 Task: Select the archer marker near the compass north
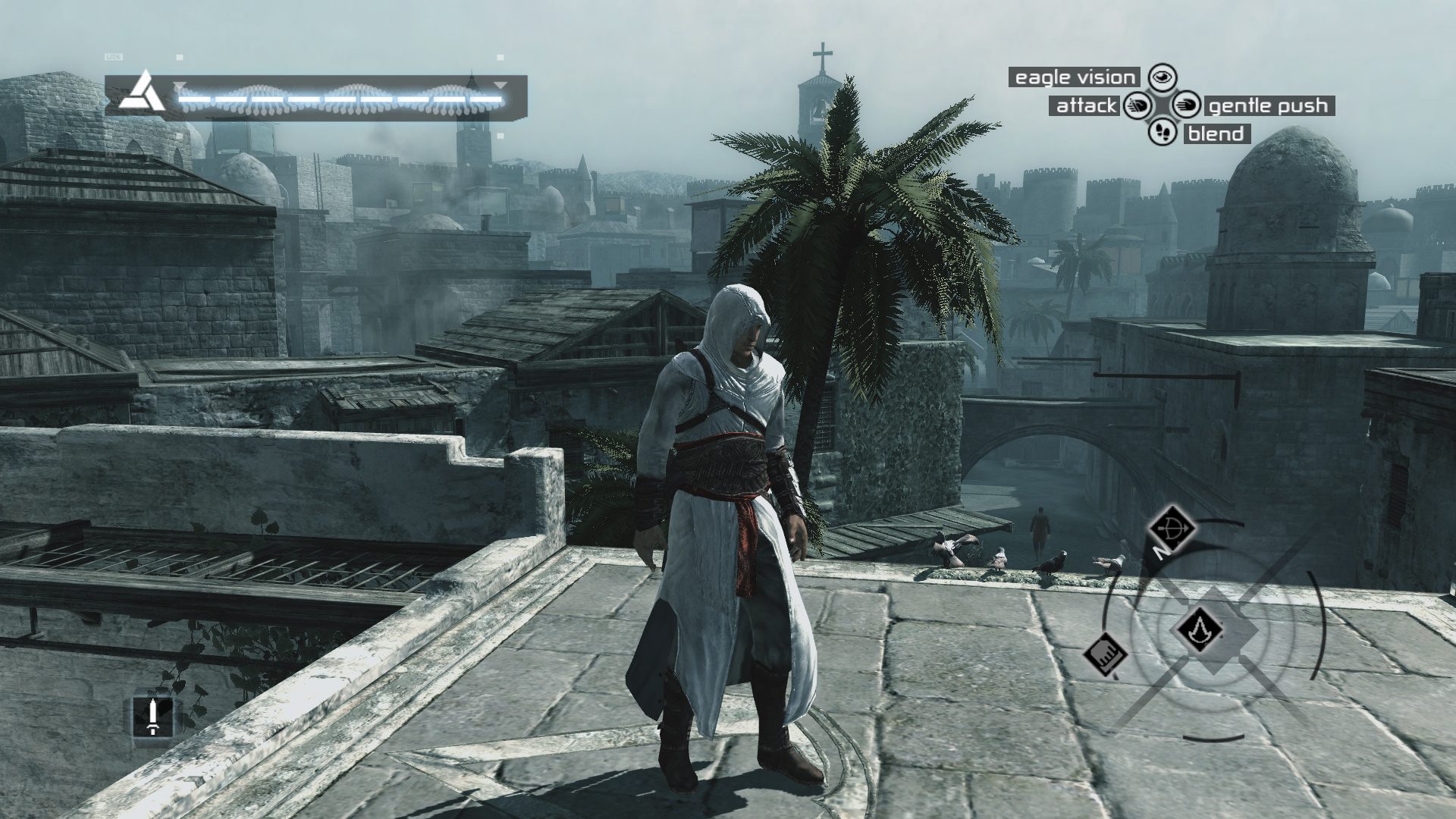tap(1172, 528)
